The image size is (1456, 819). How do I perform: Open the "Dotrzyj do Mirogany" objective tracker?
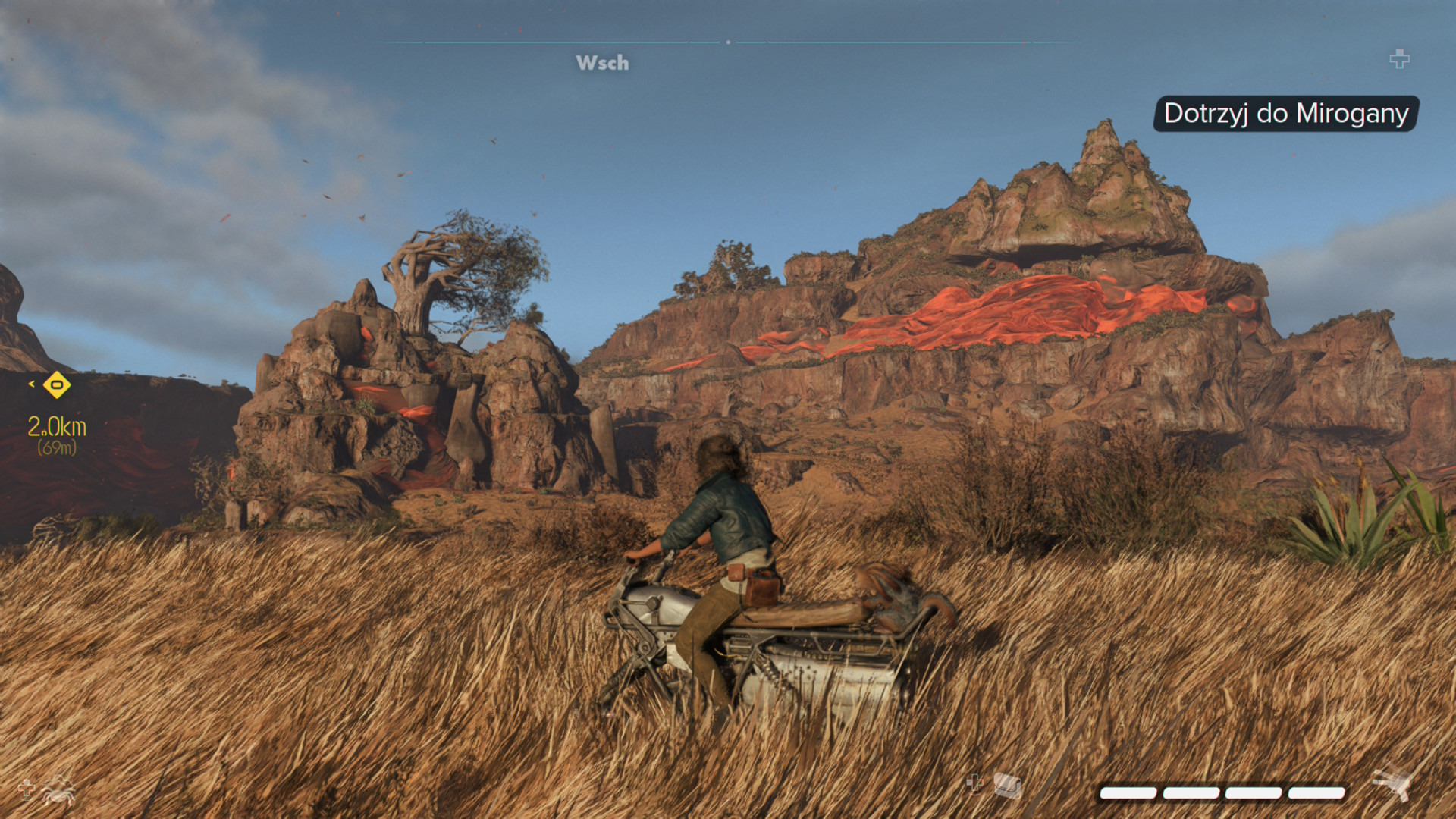pos(1285,114)
